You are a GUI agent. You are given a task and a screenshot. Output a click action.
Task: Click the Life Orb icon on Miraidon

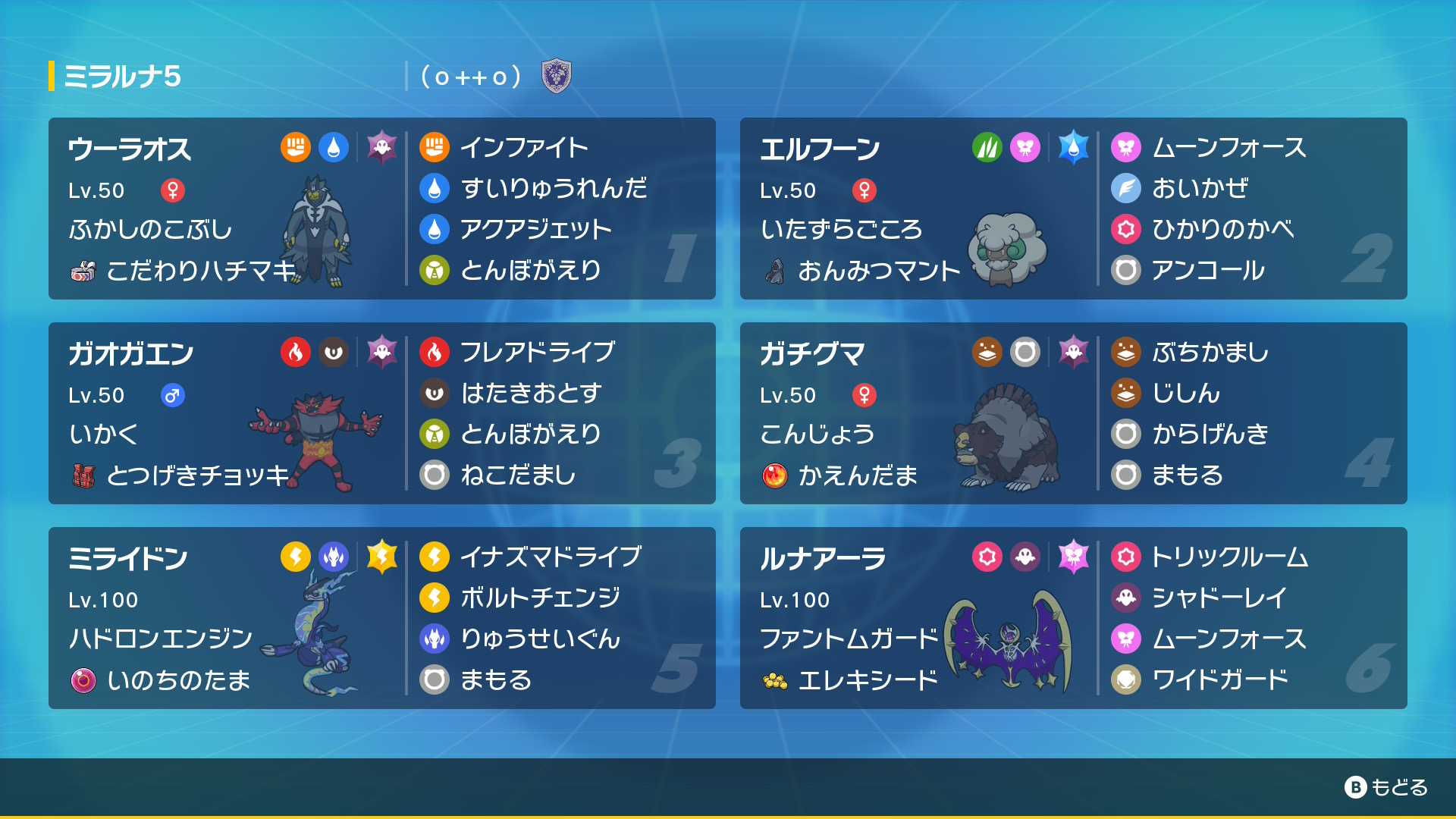tap(86, 681)
